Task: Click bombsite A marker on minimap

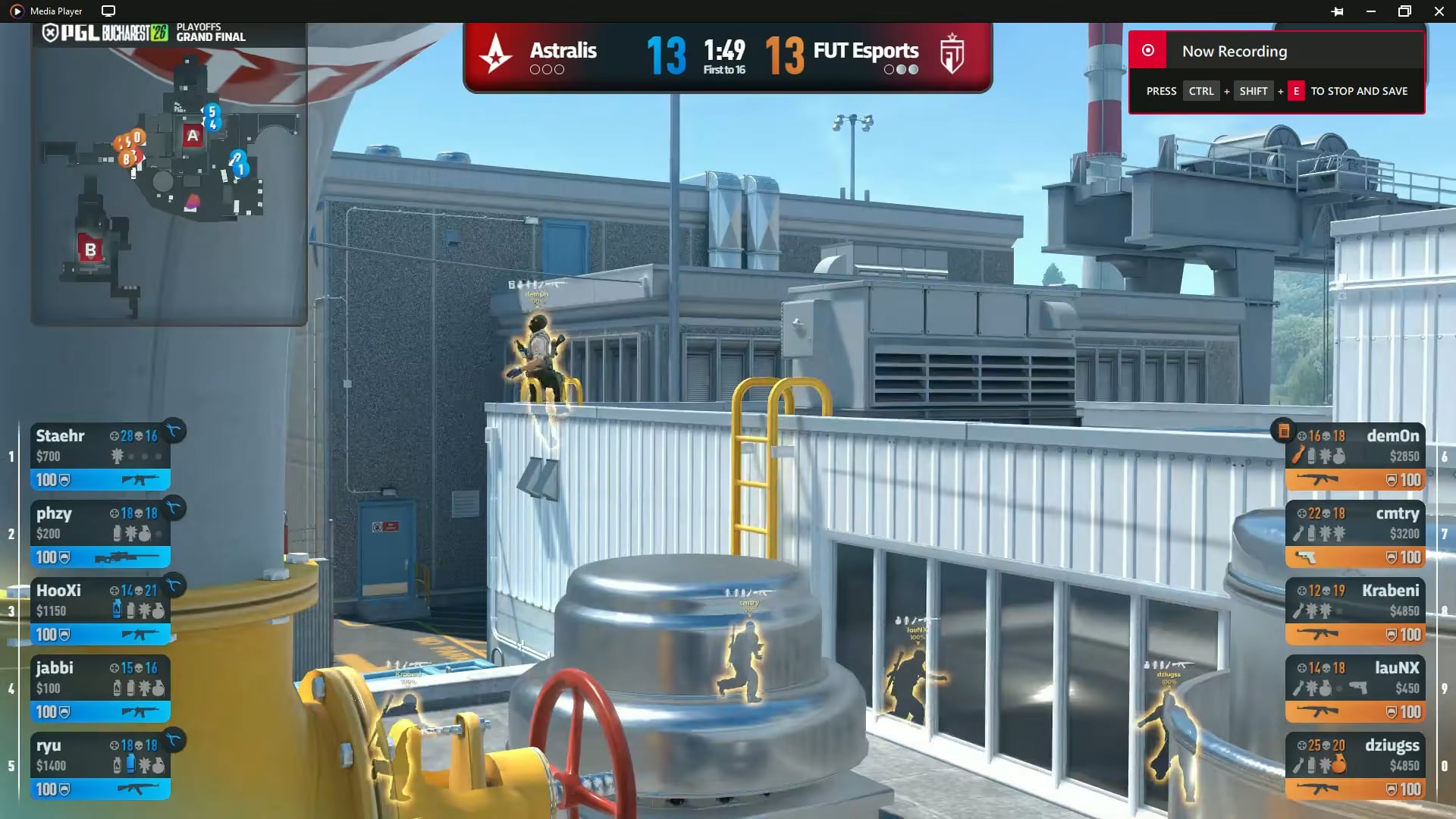Action: pos(193,136)
